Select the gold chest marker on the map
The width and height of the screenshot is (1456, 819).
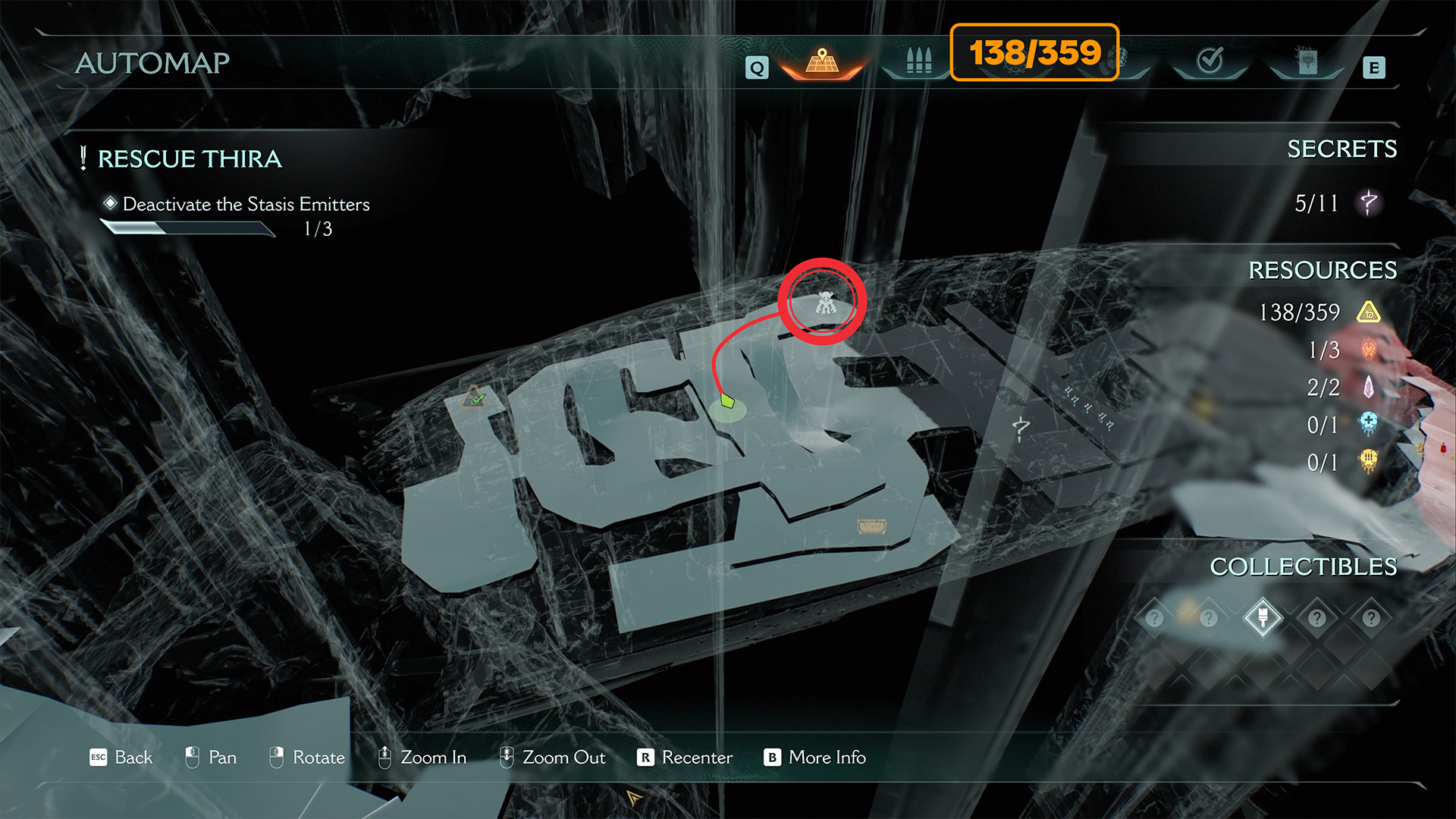[x=871, y=526]
